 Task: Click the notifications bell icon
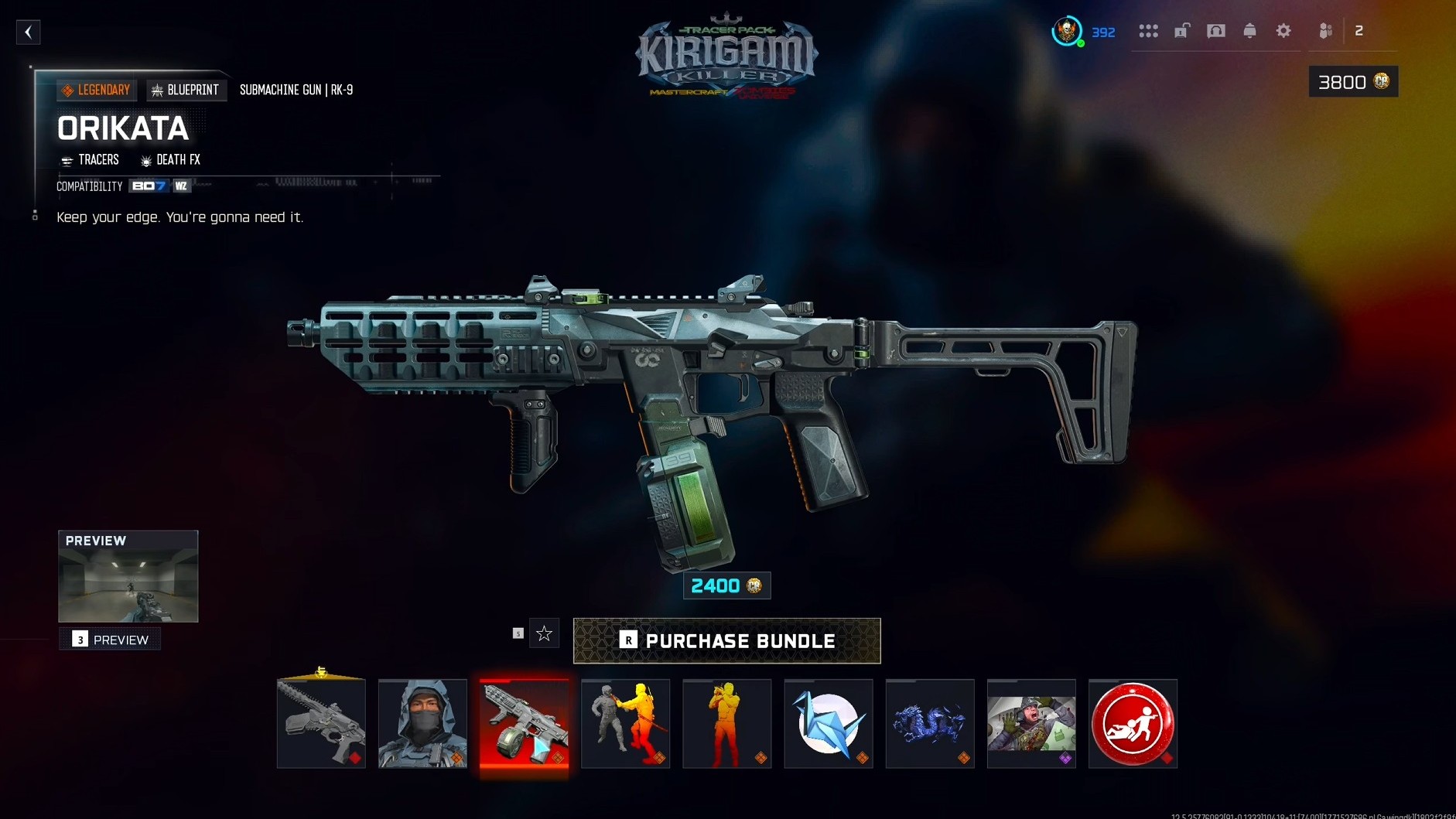click(1249, 31)
